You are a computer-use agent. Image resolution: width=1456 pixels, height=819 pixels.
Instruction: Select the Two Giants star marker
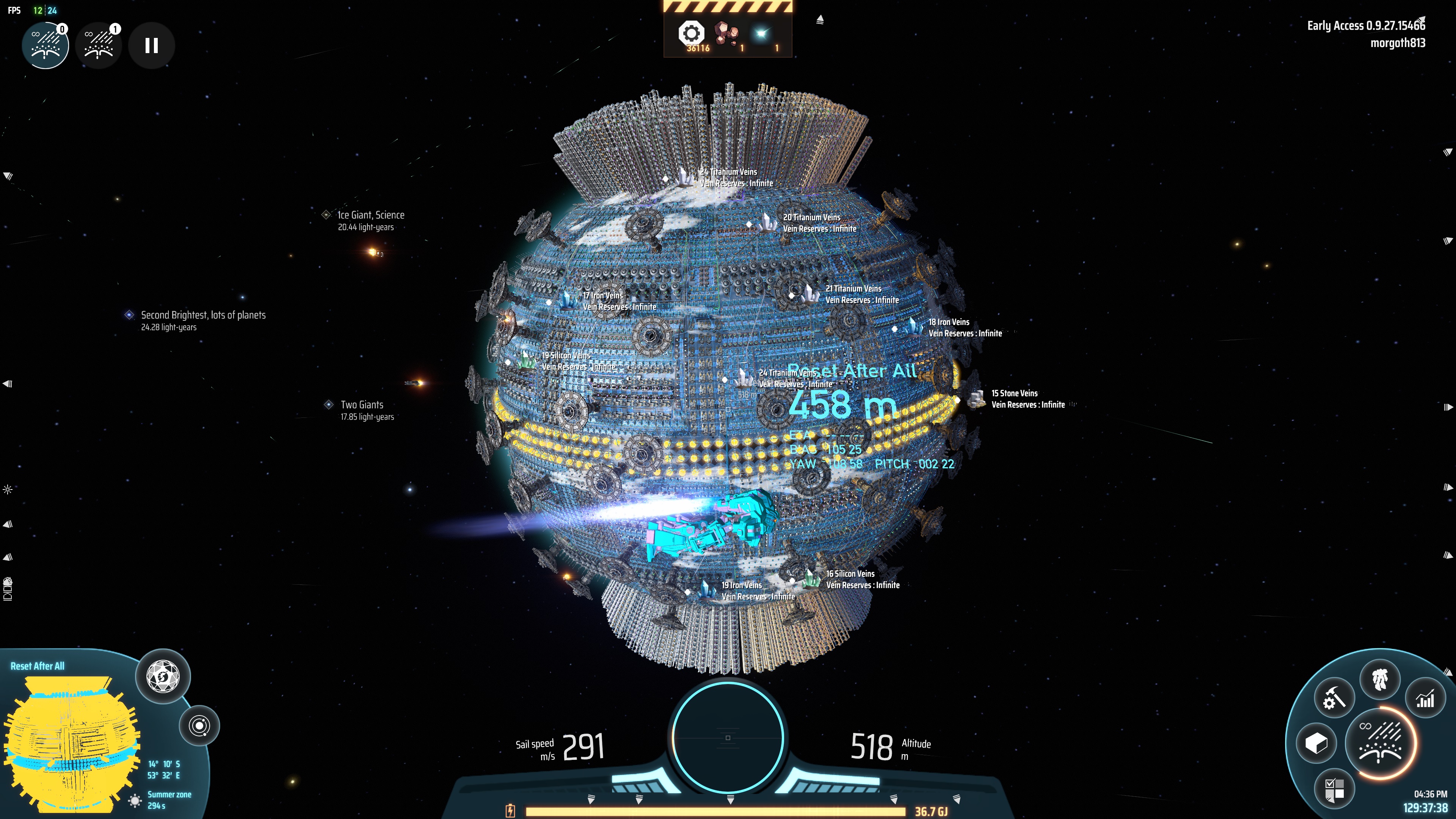[329, 405]
